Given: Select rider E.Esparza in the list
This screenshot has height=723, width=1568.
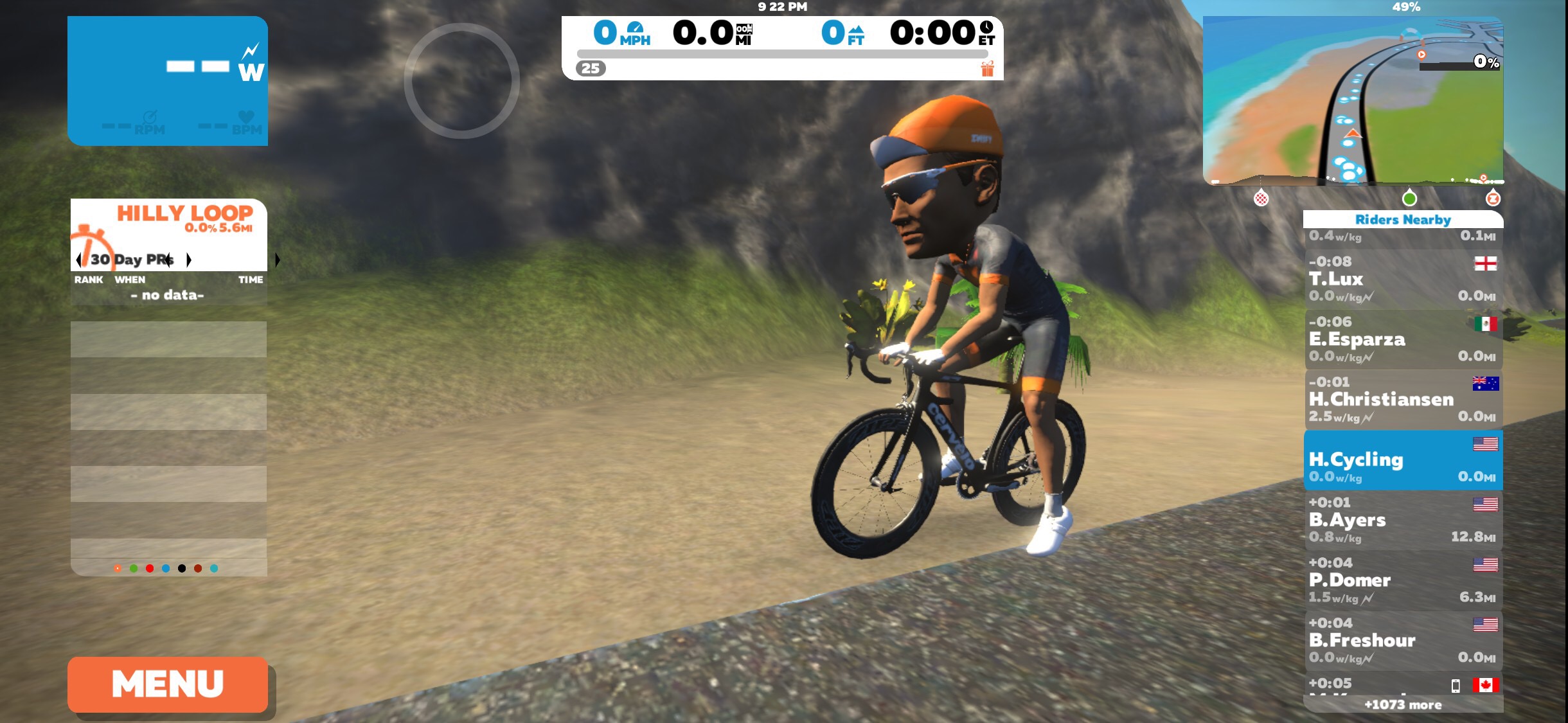Looking at the screenshot, I should [x=1403, y=339].
